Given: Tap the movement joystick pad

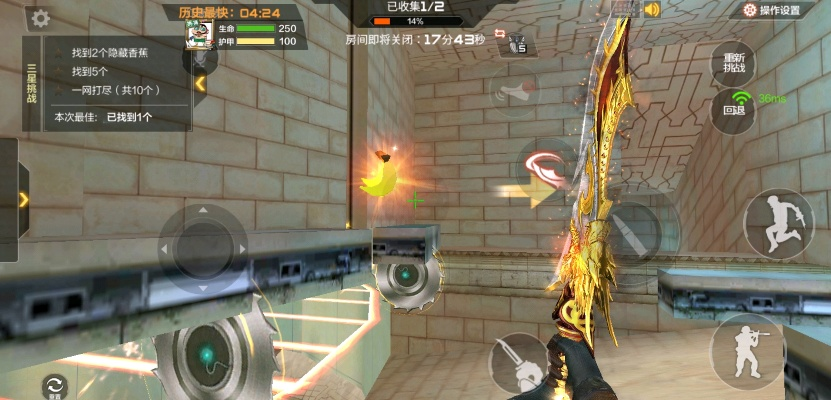Looking at the screenshot, I should click(x=203, y=245).
